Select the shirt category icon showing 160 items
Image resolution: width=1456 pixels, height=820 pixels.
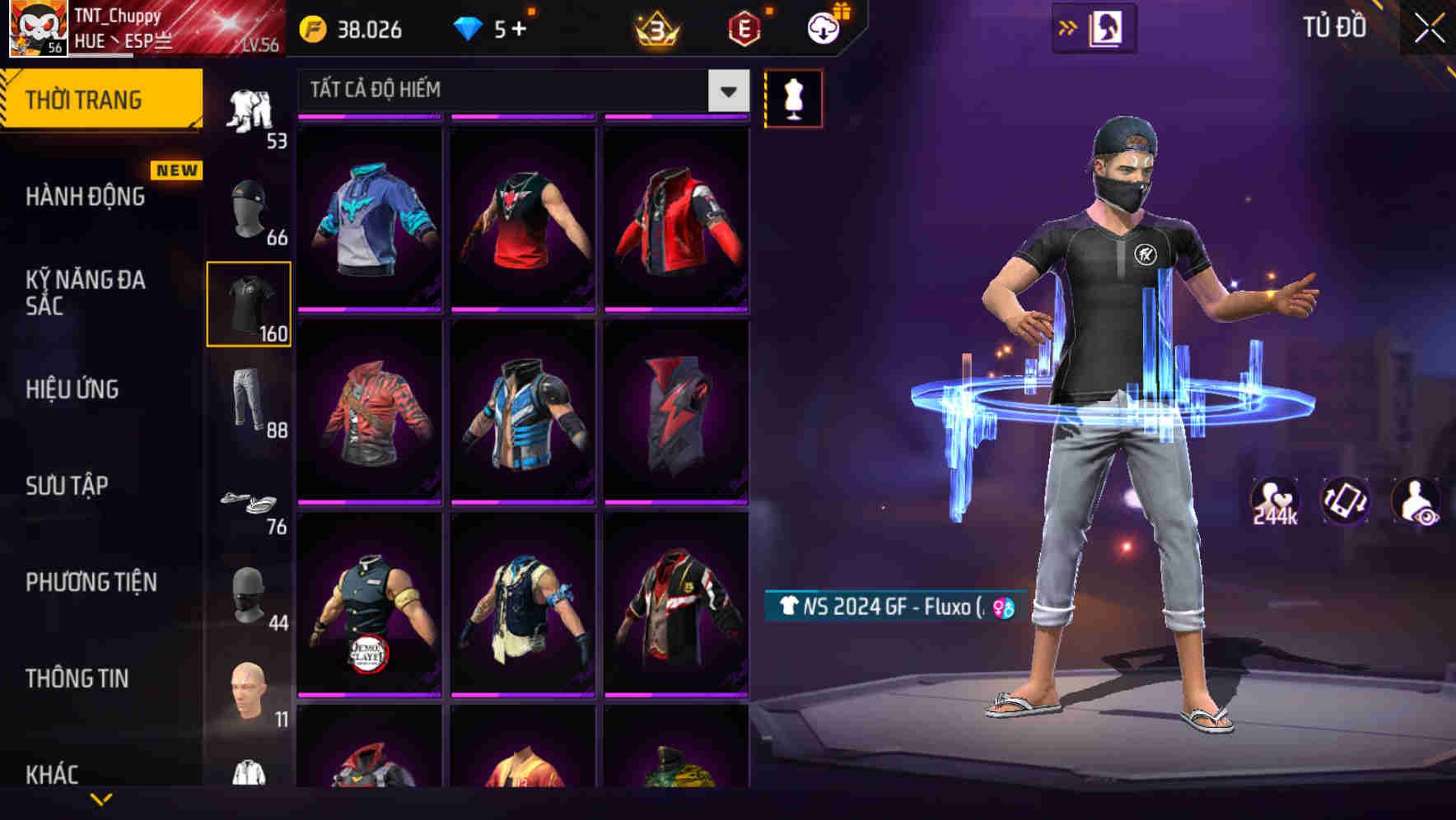click(250, 305)
